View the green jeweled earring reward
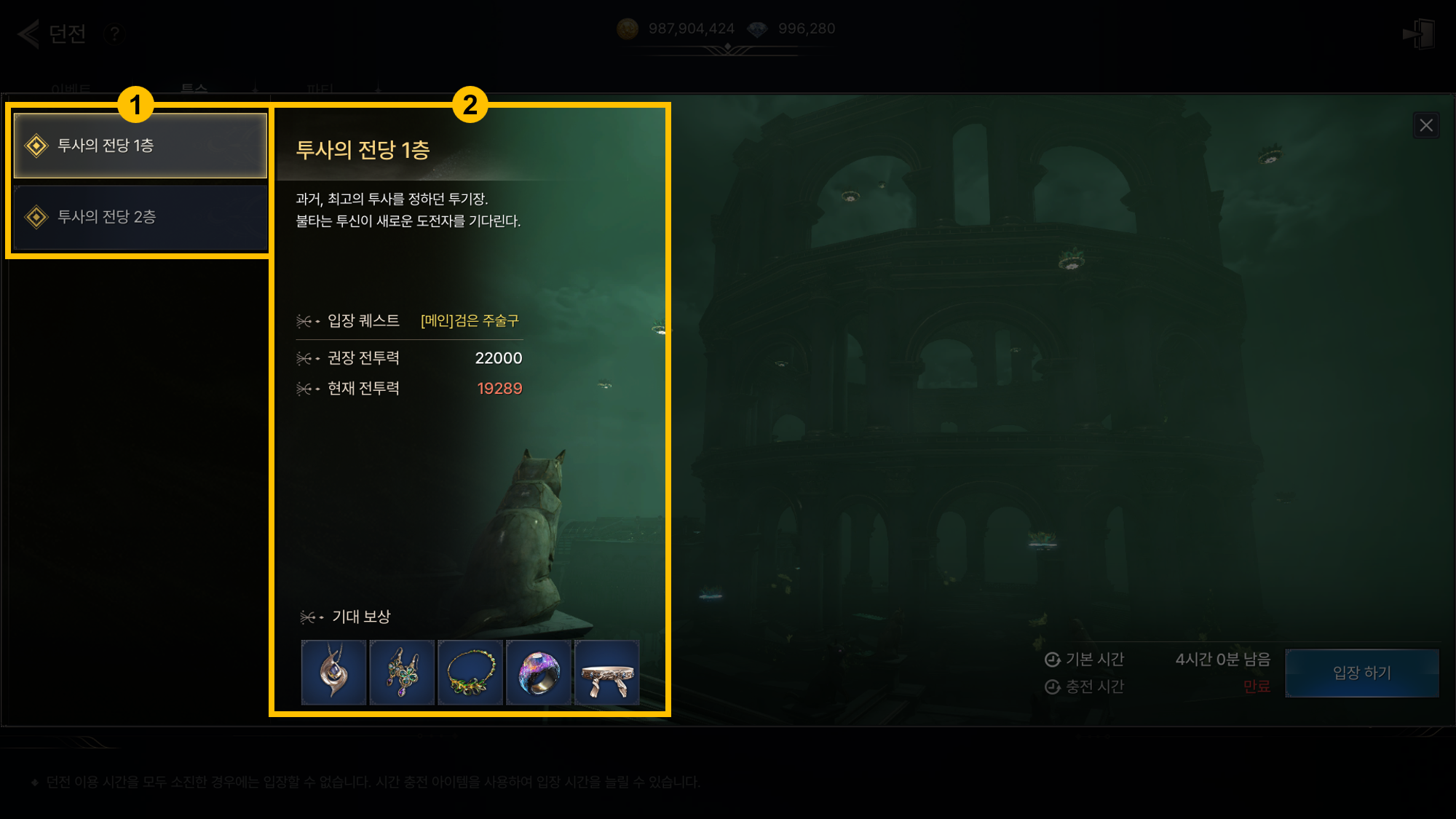 [x=402, y=672]
